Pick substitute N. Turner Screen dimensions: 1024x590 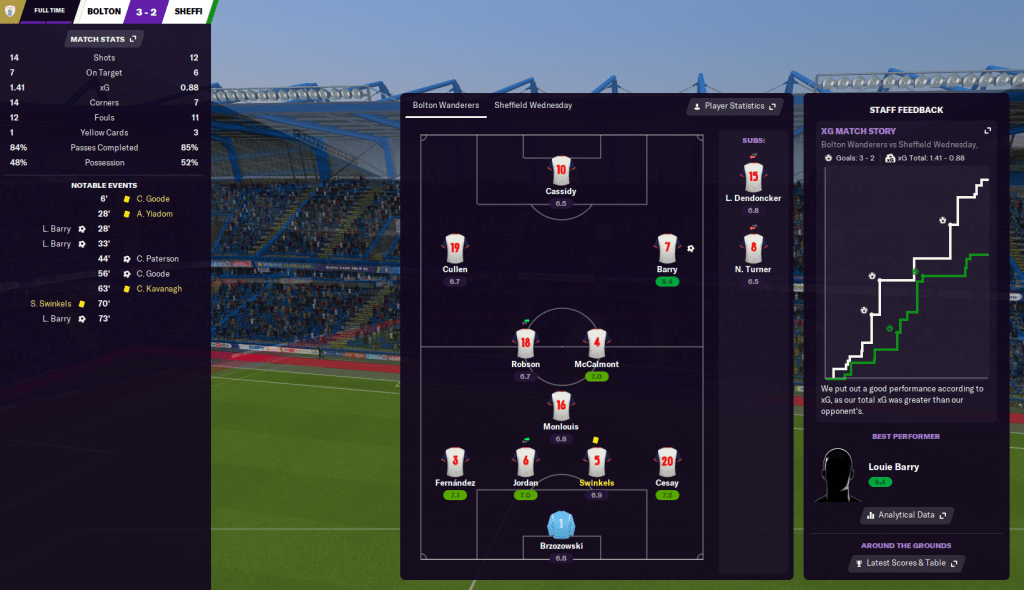[x=753, y=246]
